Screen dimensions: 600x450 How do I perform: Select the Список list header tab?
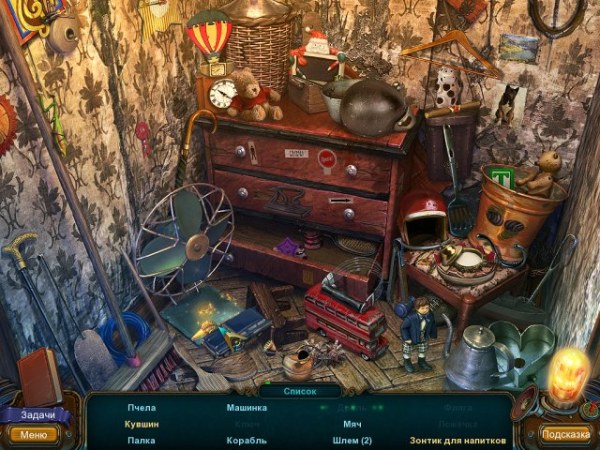point(300,391)
